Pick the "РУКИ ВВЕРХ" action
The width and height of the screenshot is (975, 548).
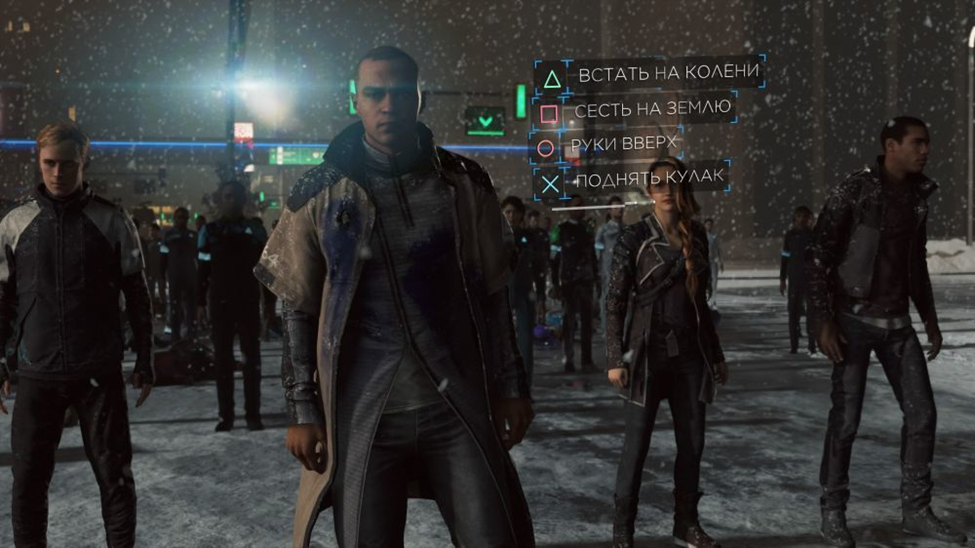(624, 145)
